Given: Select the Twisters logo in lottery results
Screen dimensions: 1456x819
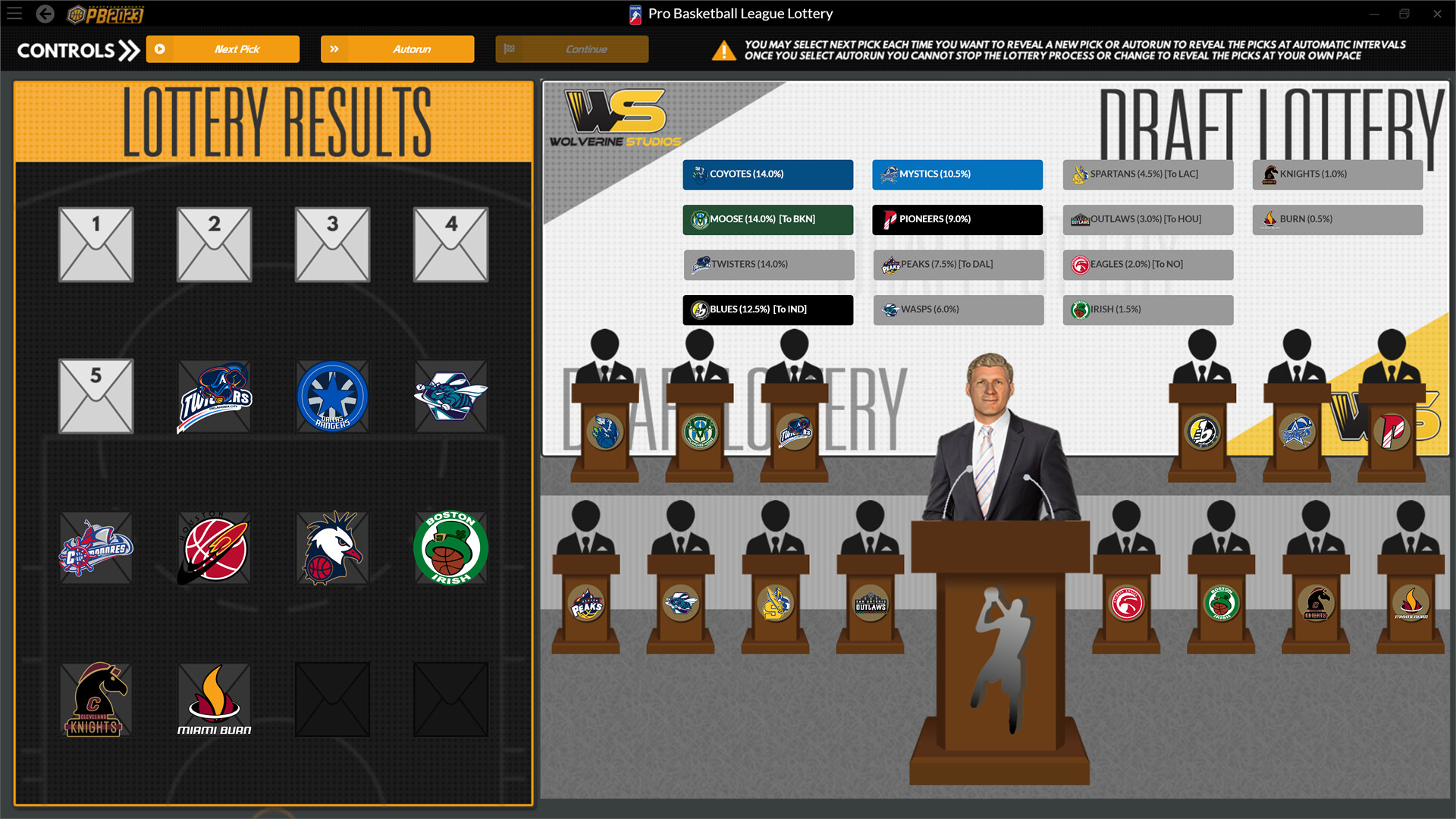Looking at the screenshot, I should coord(214,396).
